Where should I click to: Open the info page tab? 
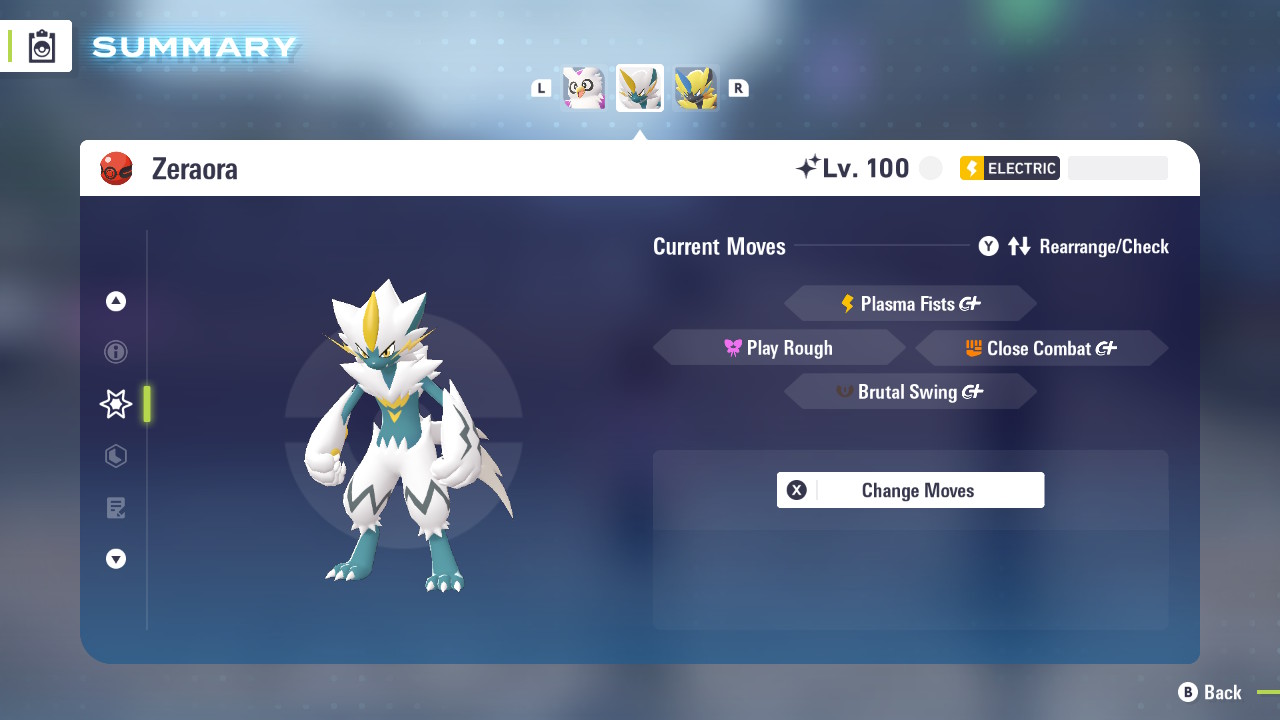(x=116, y=352)
